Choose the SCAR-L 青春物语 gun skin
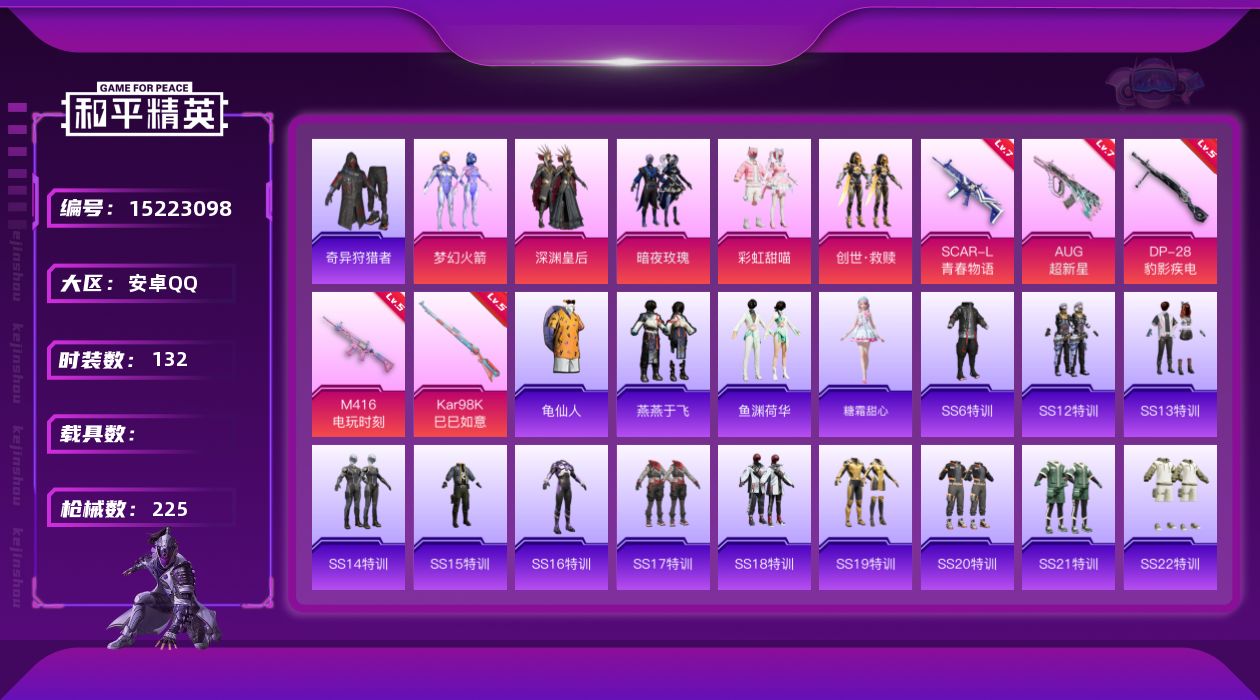Viewport: 1260px width, 700px height. pyautogui.click(x=967, y=211)
